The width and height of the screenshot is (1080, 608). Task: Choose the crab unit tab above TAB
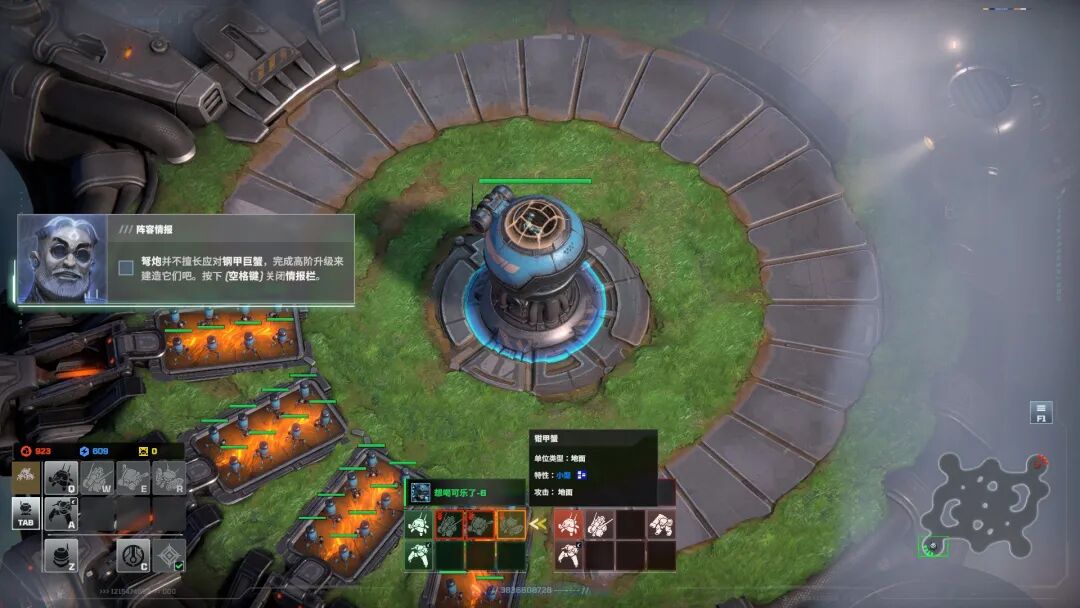click(x=27, y=477)
